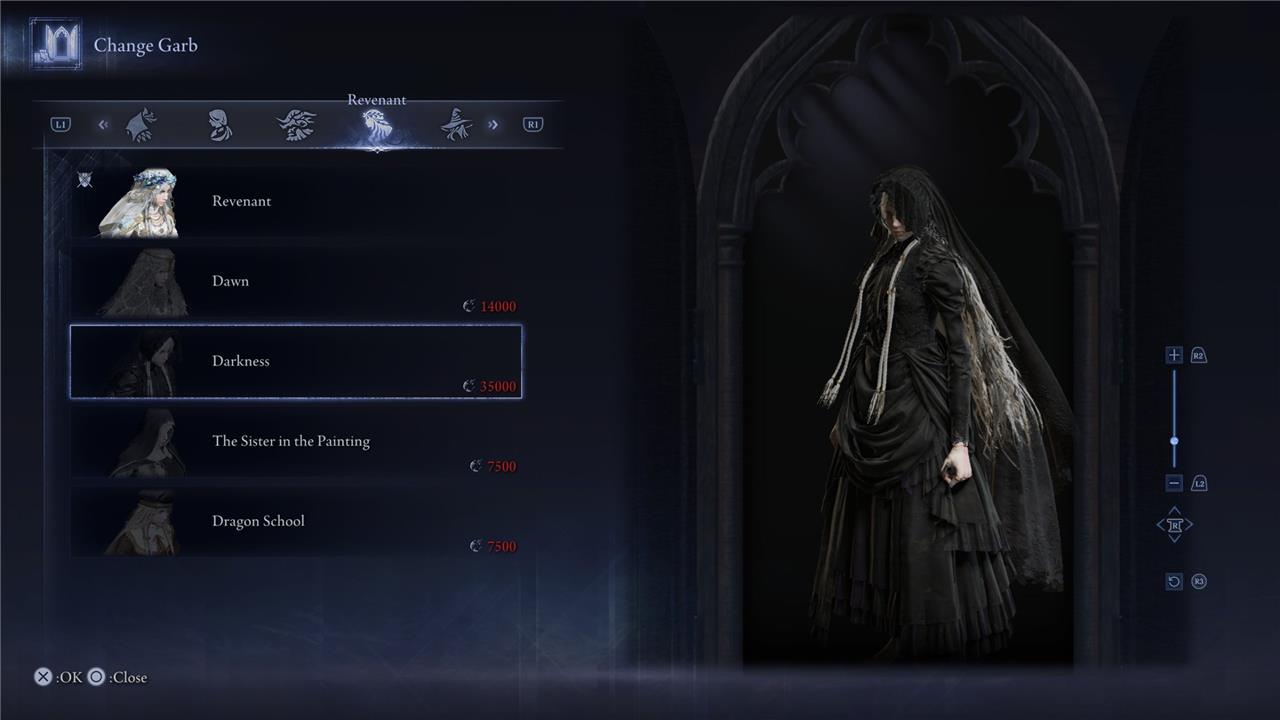Expand categories using the right double chevron
Screen dimensions: 1280x720
click(x=492, y=124)
